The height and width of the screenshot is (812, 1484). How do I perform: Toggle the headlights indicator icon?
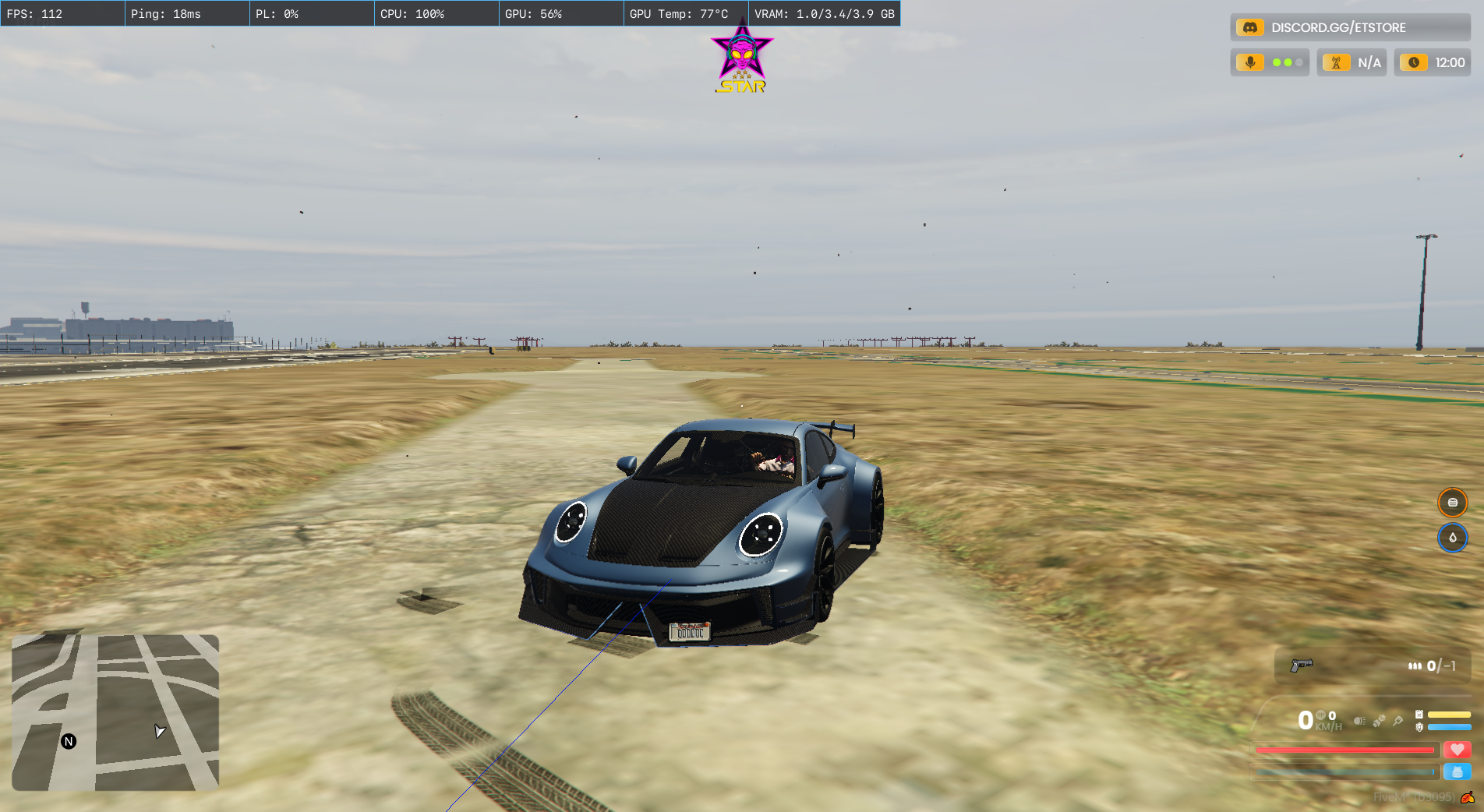click(x=1359, y=721)
